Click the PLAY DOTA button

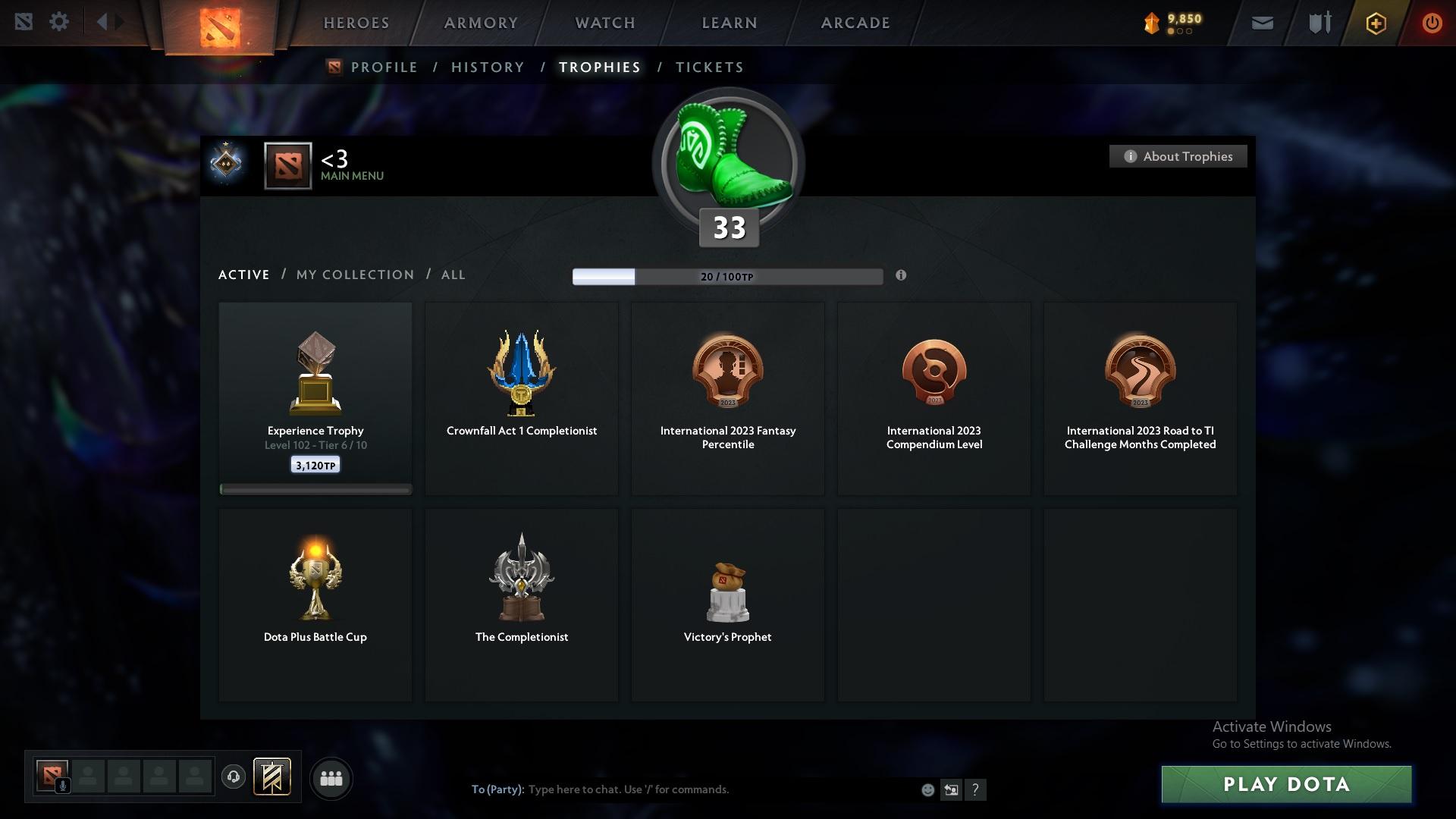coord(1285,784)
